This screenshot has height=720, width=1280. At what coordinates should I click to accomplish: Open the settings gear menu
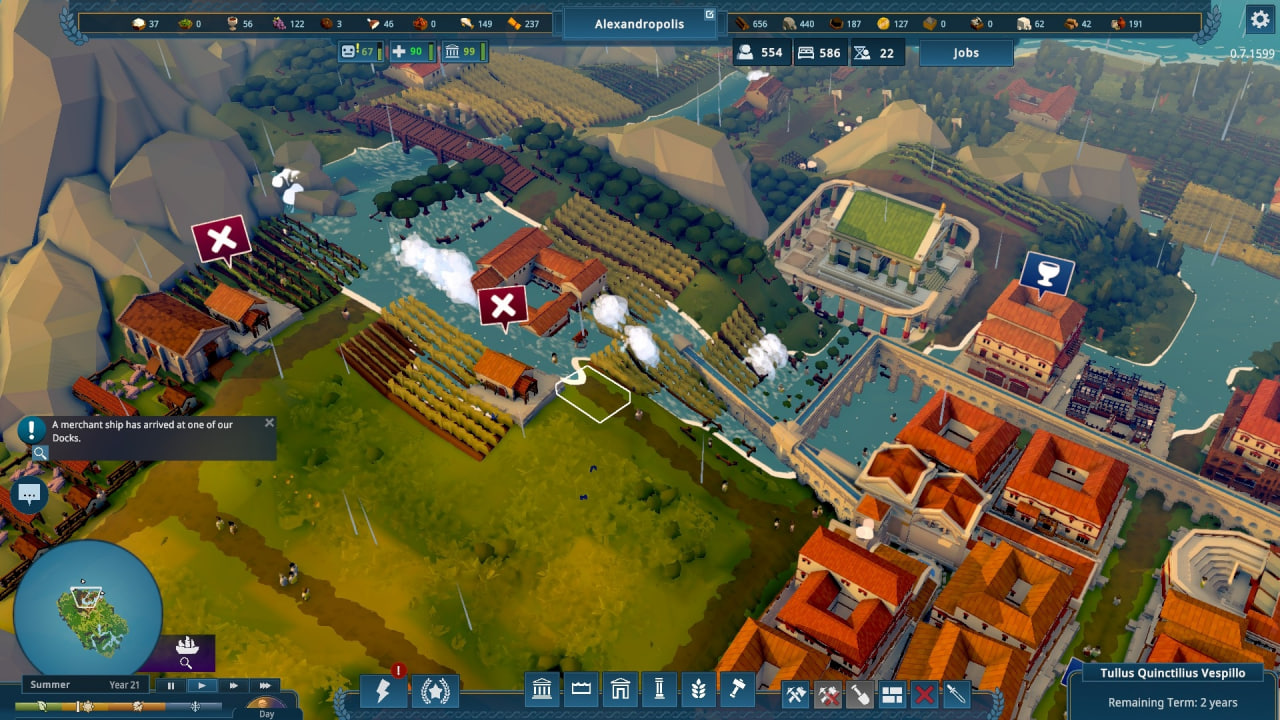1259,18
